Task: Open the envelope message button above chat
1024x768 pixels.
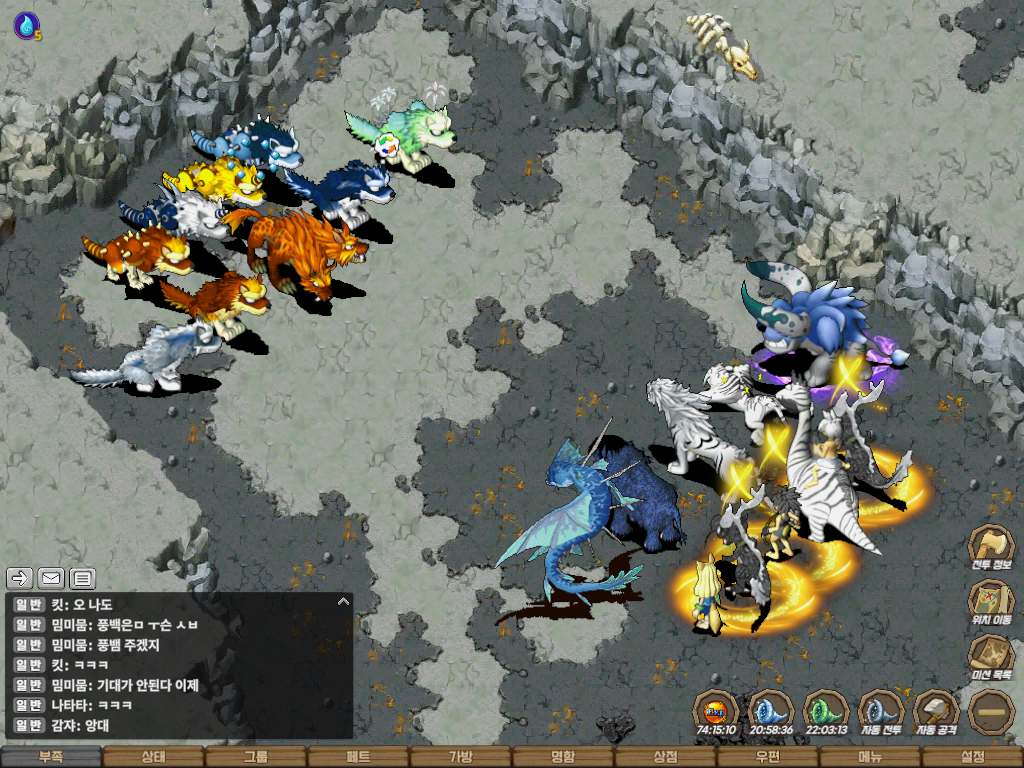Action: [x=51, y=577]
